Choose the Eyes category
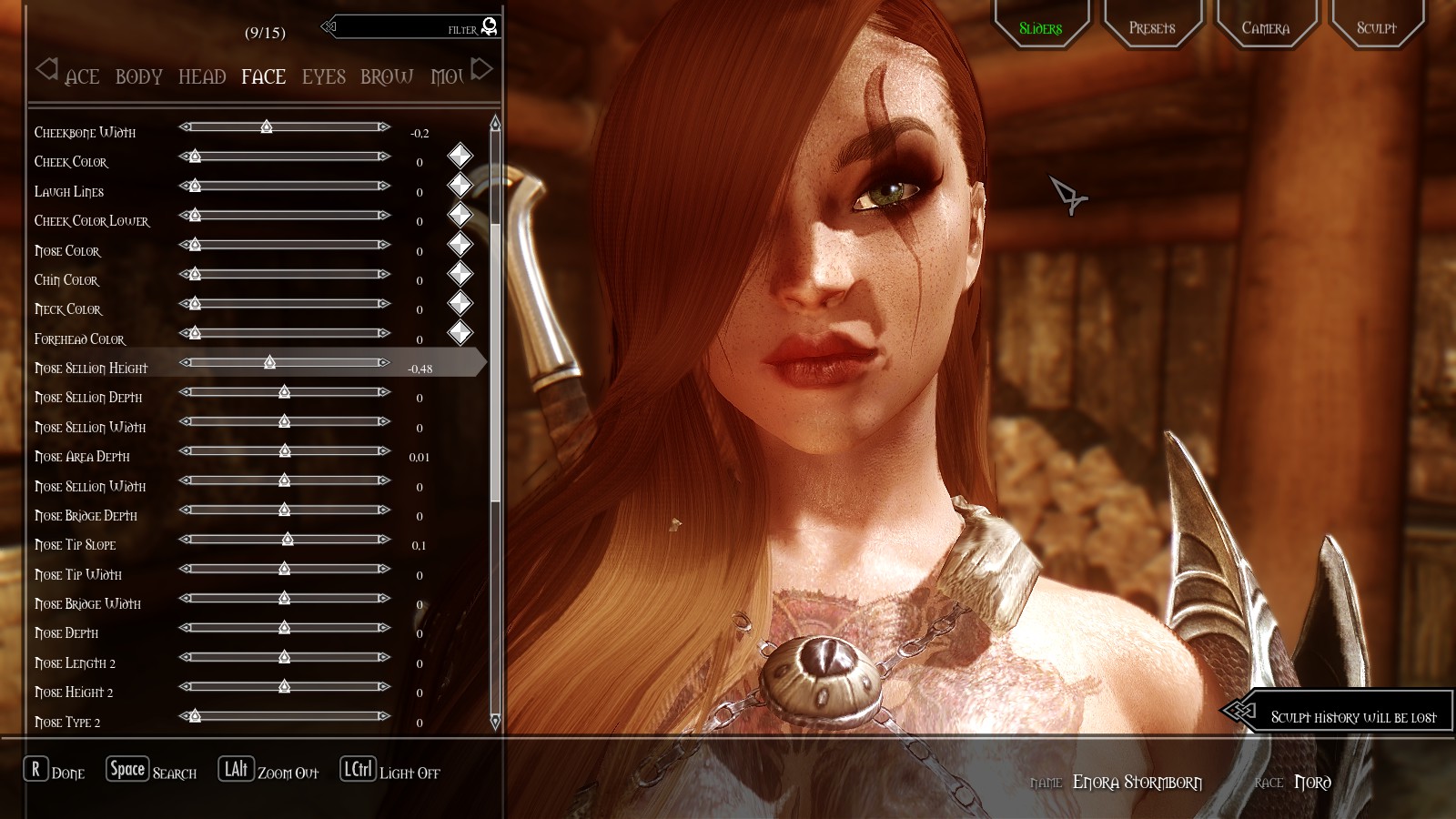1456x819 pixels. [x=324, y=77]
